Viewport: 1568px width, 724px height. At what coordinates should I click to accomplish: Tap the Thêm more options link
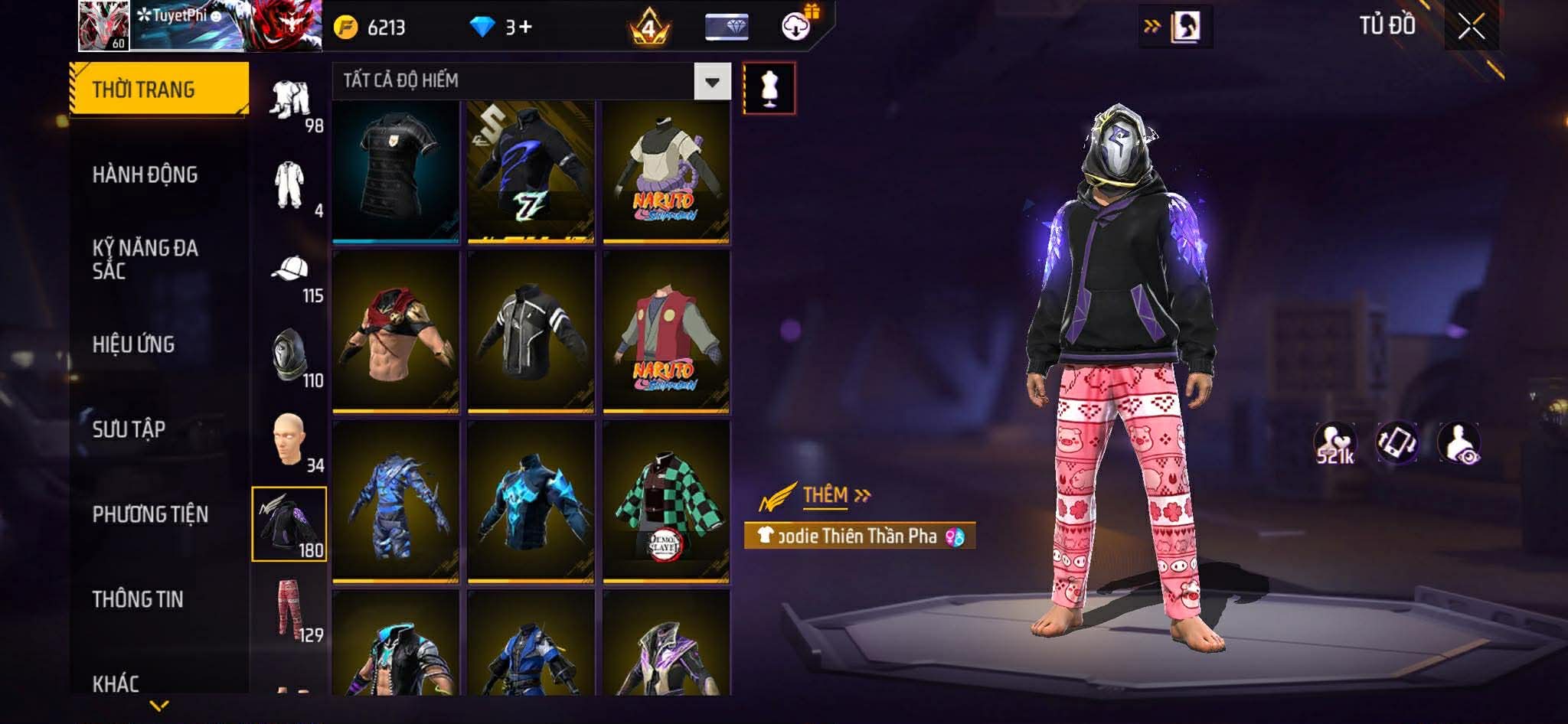(x=835, y=496)
